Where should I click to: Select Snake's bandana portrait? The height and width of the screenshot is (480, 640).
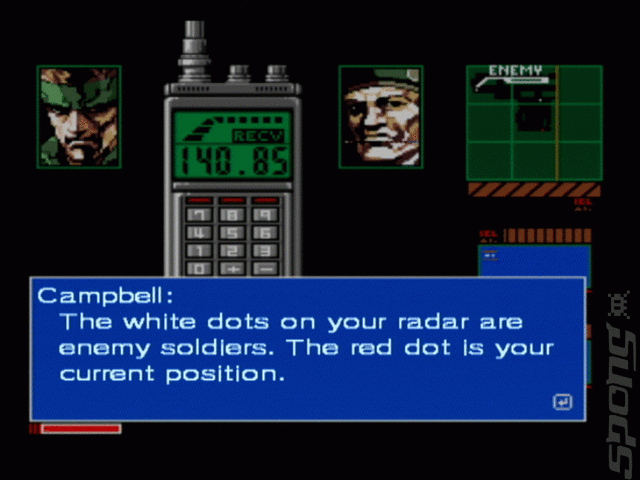[79, 116]
